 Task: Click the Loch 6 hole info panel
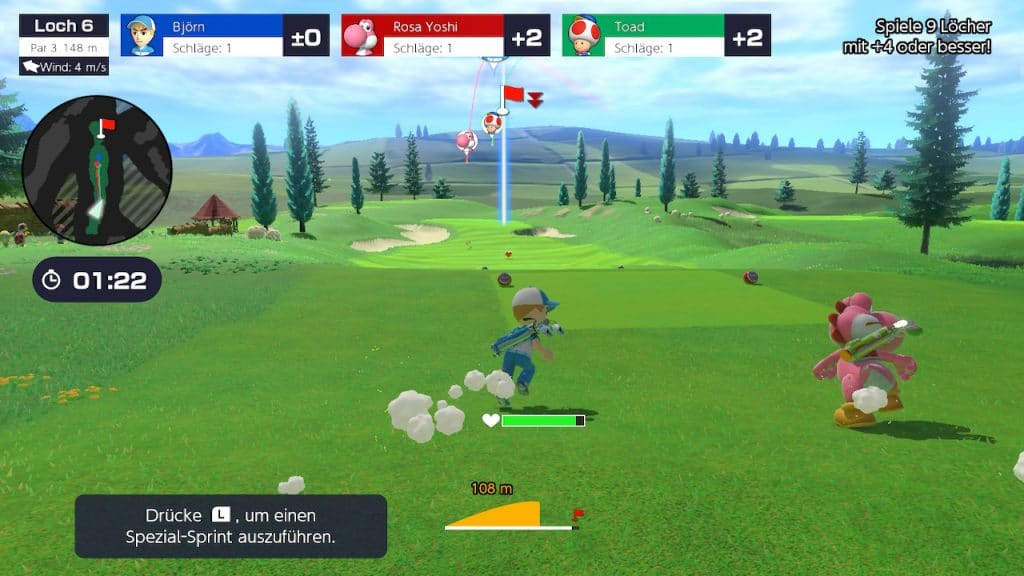[63, 44]
